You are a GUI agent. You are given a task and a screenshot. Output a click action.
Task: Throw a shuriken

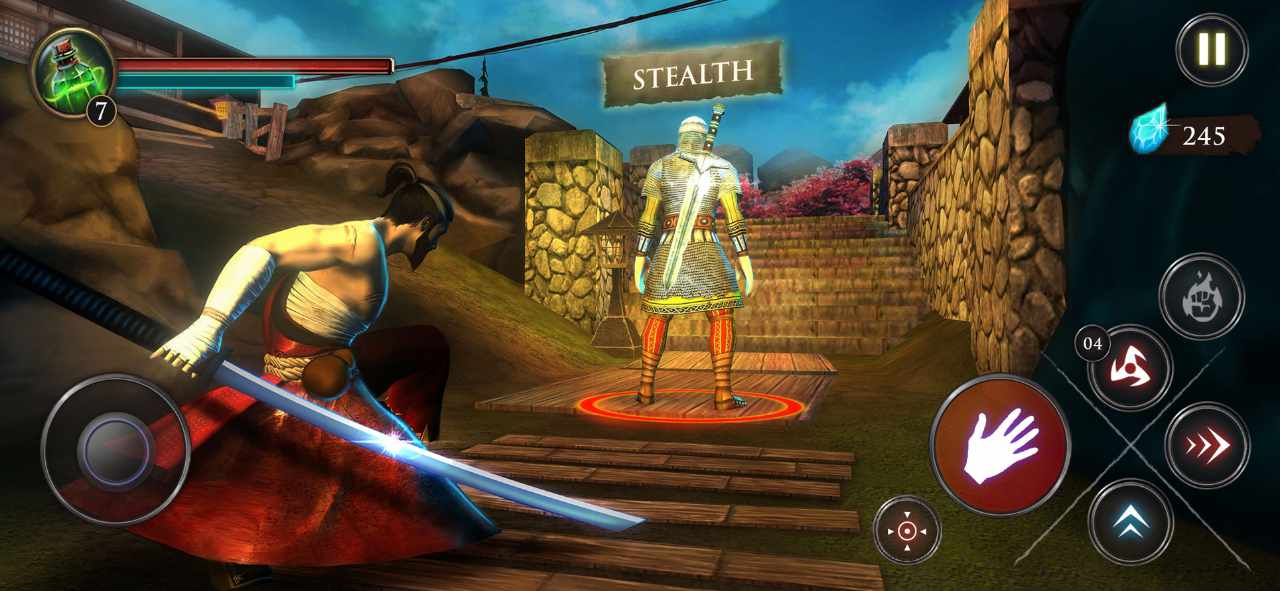(x=1130, y=368)
